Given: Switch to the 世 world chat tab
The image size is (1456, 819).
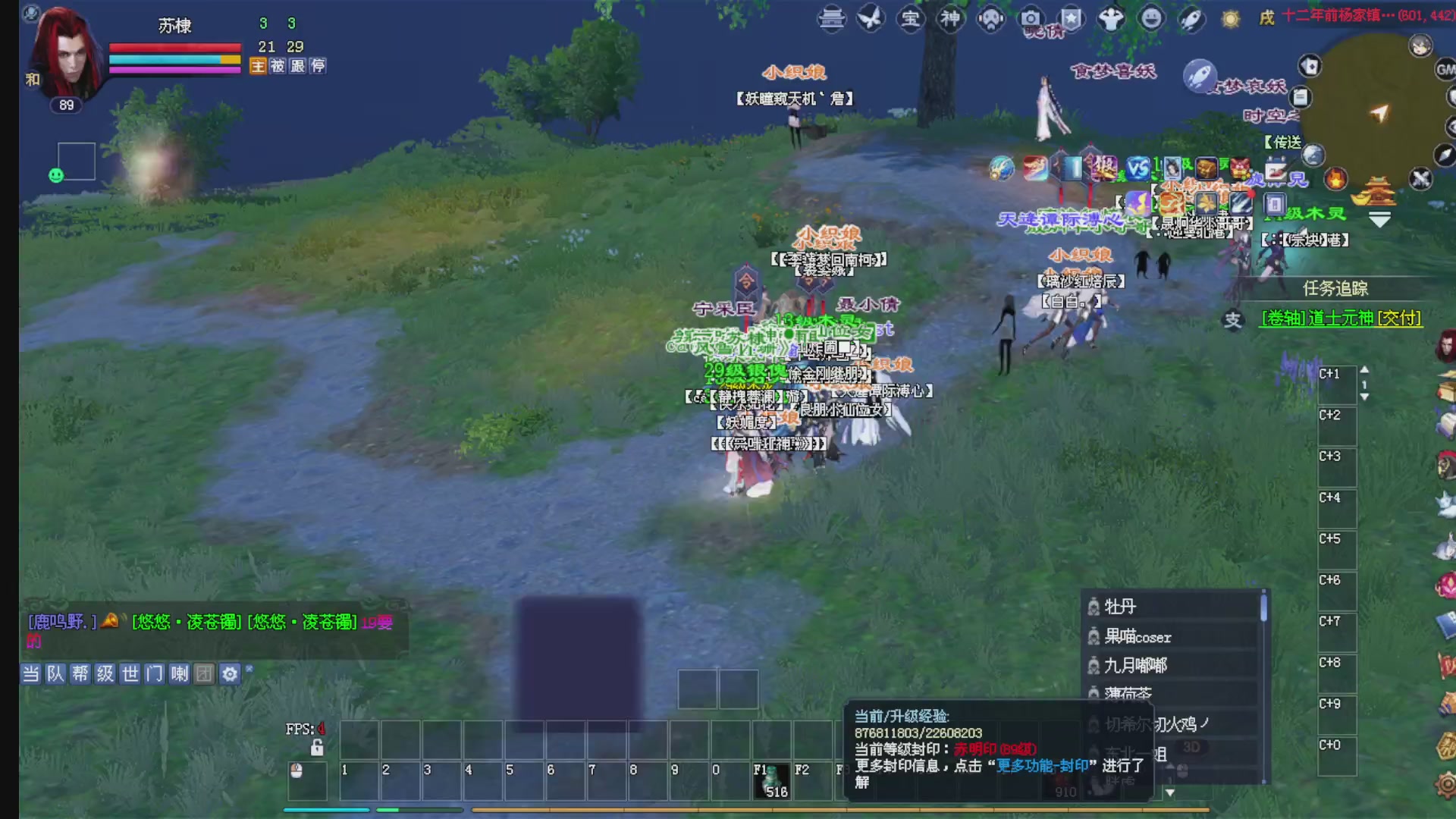Looking at the screenshot, I should 130,674.
